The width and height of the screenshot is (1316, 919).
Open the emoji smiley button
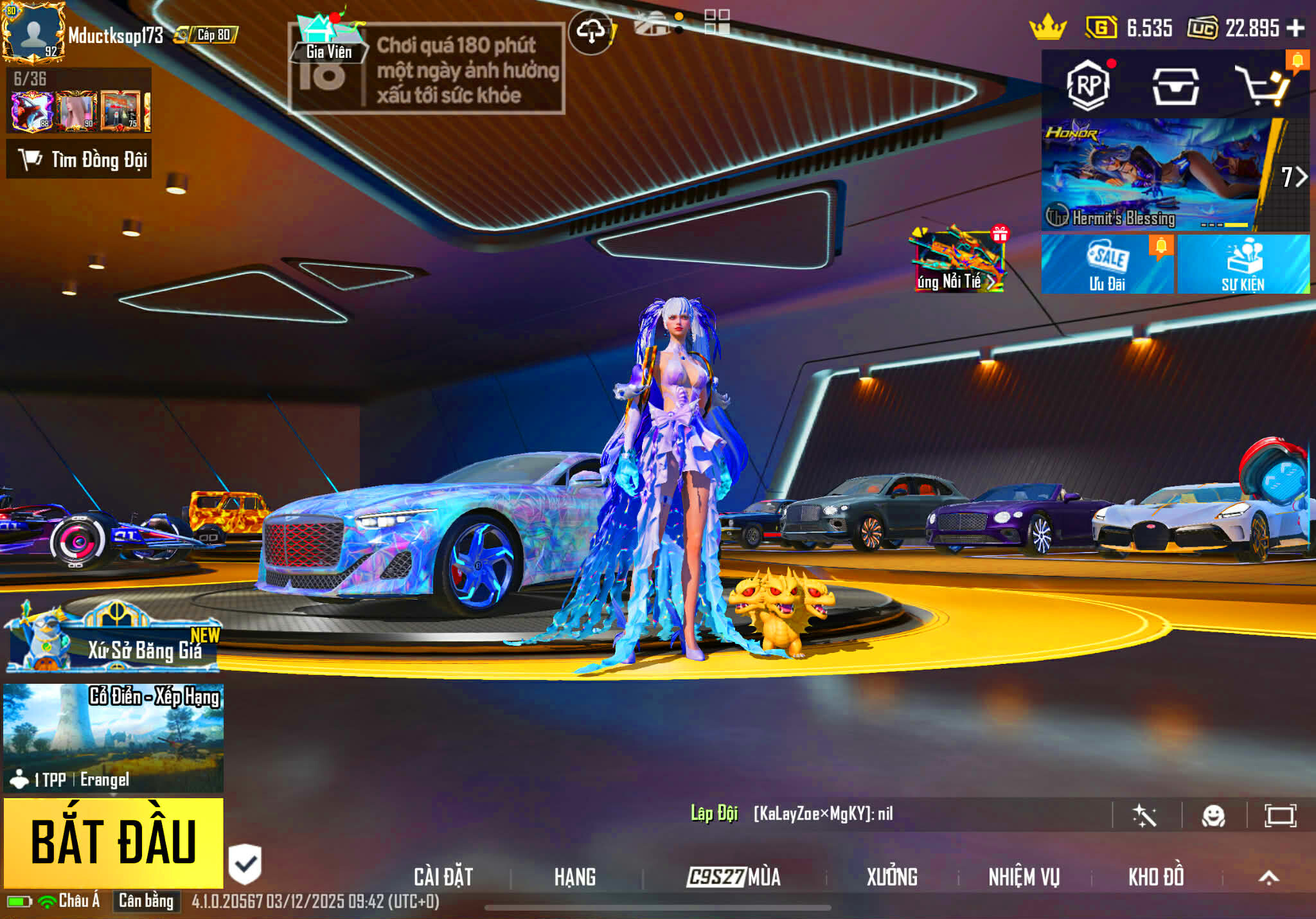coord(1213,816)
